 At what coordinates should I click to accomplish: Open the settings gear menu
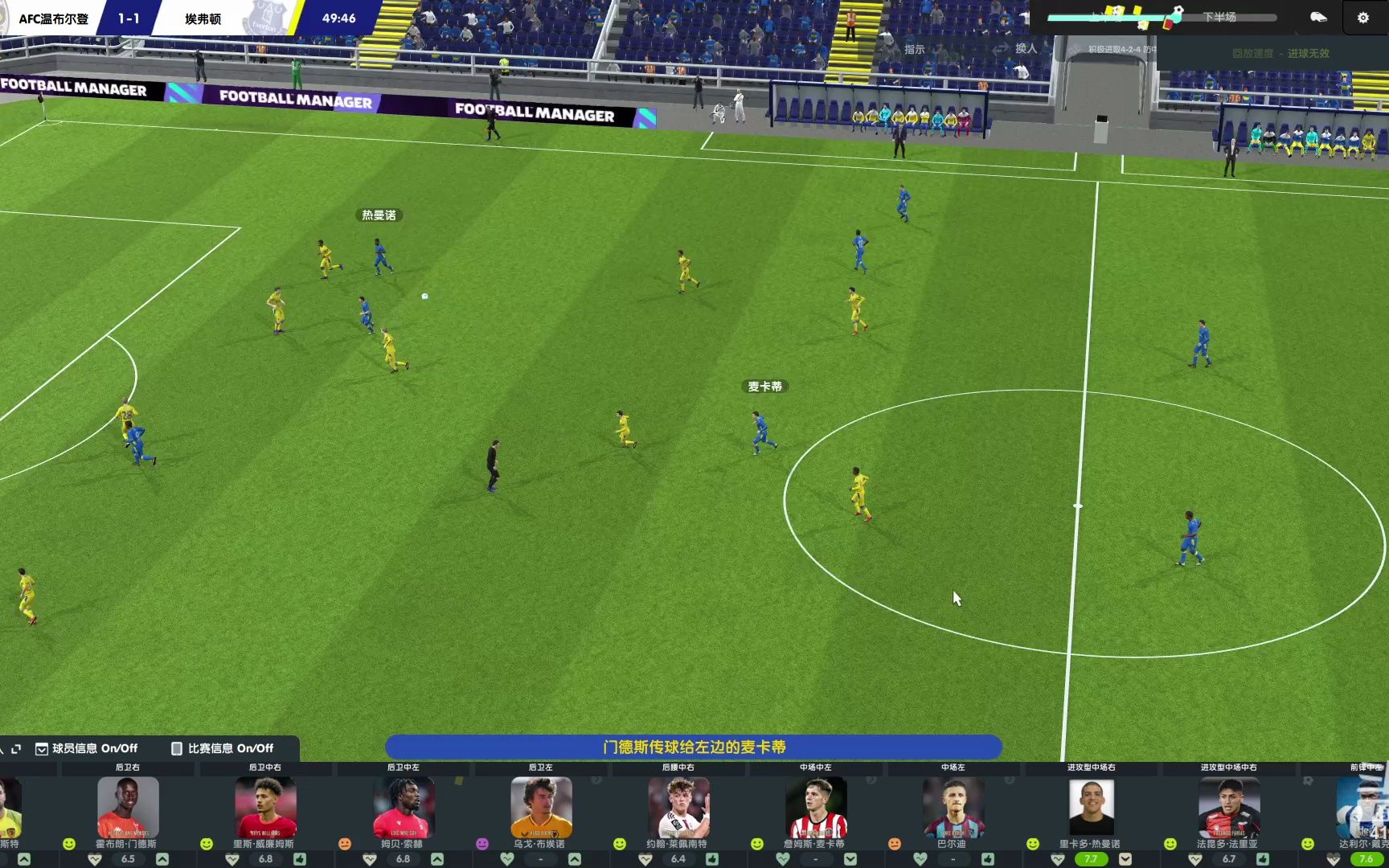click(x=1362, y=18)
